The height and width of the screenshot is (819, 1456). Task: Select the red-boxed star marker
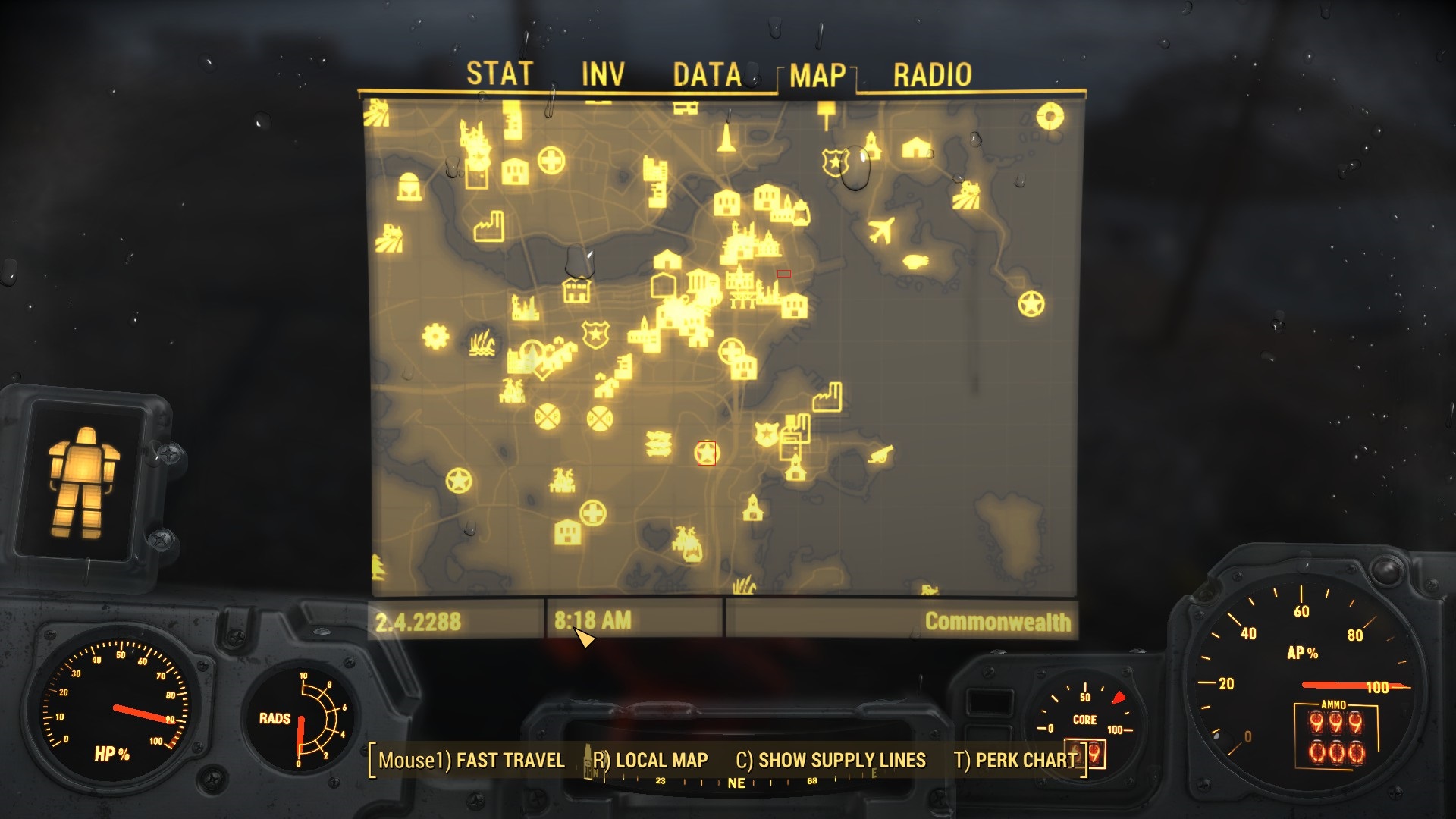click(706, 453)
